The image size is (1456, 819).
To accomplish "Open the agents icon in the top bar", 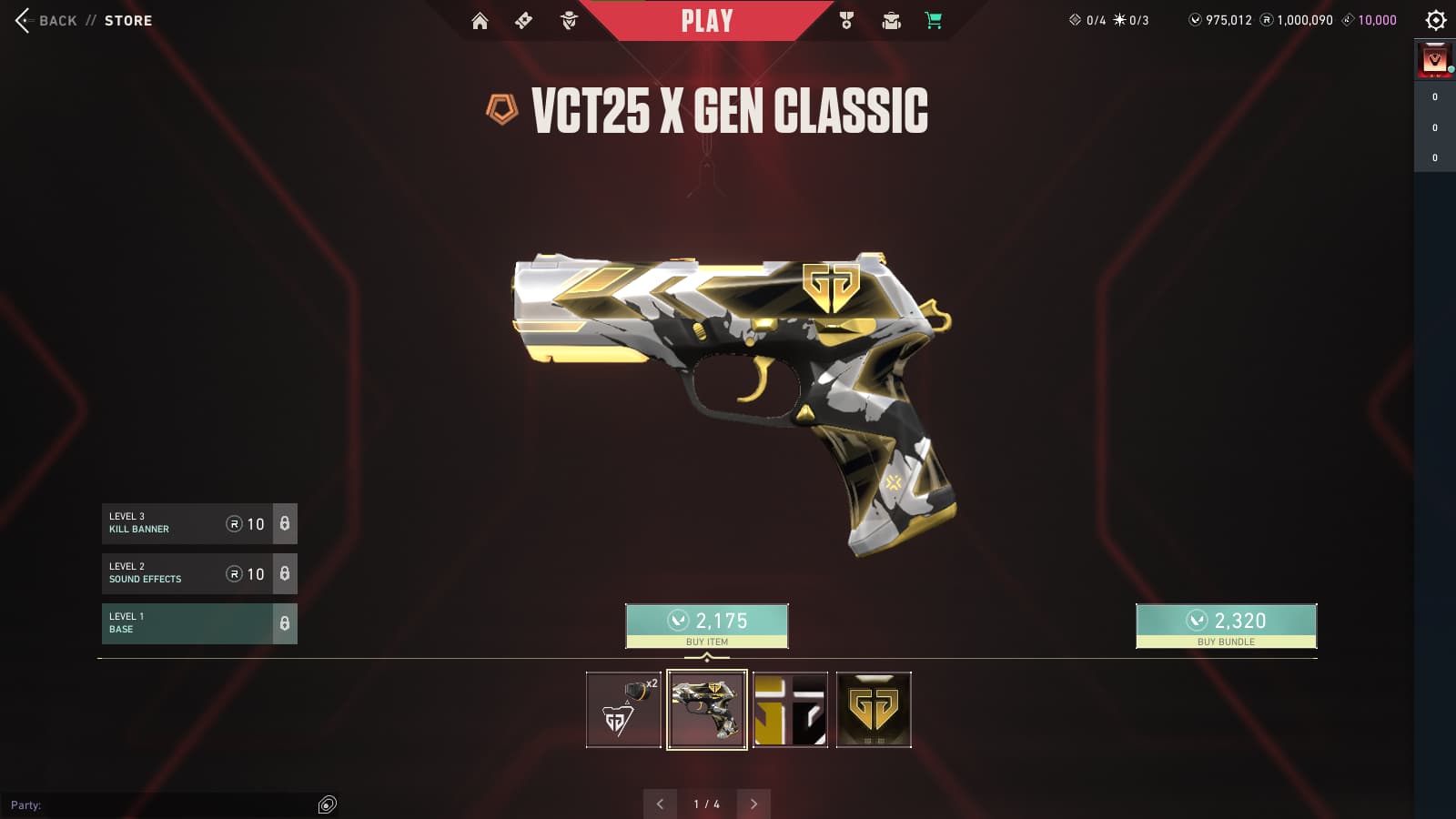I will (569, 21).
